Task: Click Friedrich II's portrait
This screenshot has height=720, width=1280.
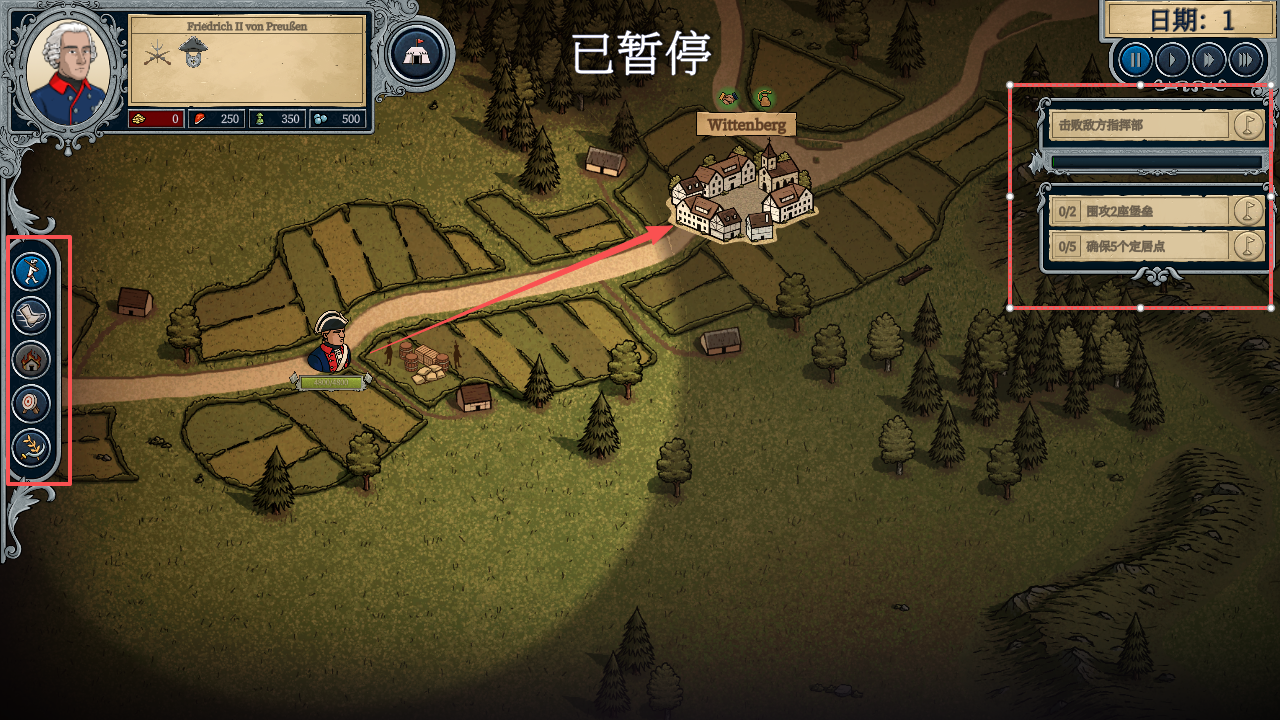Action: tap(66, 68)
